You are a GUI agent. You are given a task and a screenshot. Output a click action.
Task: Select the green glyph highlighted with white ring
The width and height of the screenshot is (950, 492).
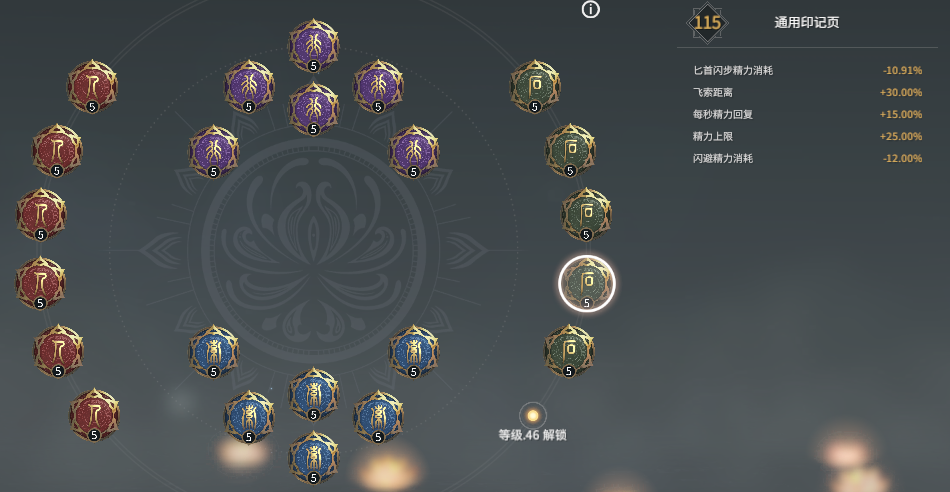pyautogui.click(x=587, y=283)
